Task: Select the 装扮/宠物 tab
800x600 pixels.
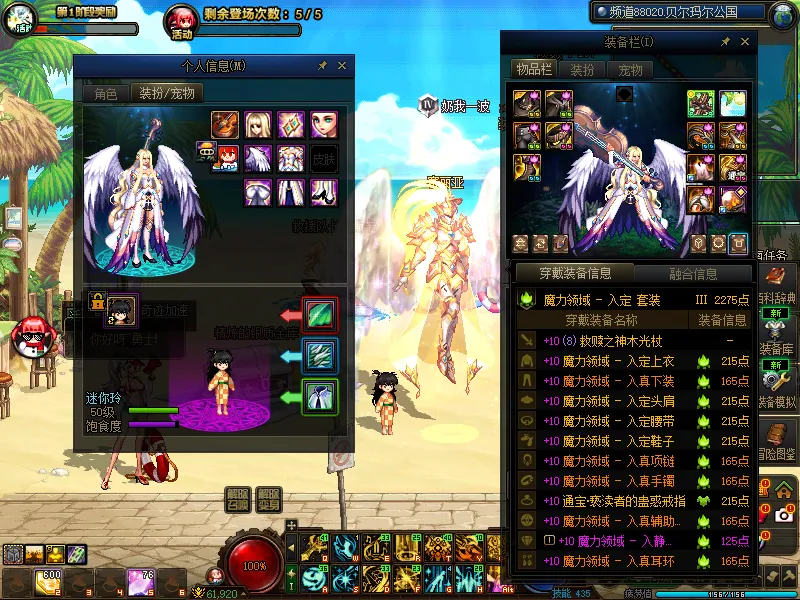Action: pyautogui.click(x=167, y=93)
